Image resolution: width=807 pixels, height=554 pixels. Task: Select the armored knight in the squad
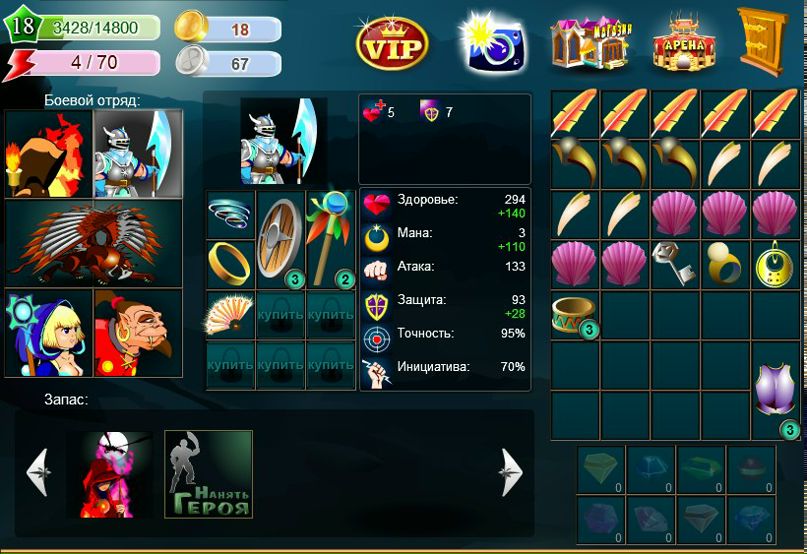point(138,154)
